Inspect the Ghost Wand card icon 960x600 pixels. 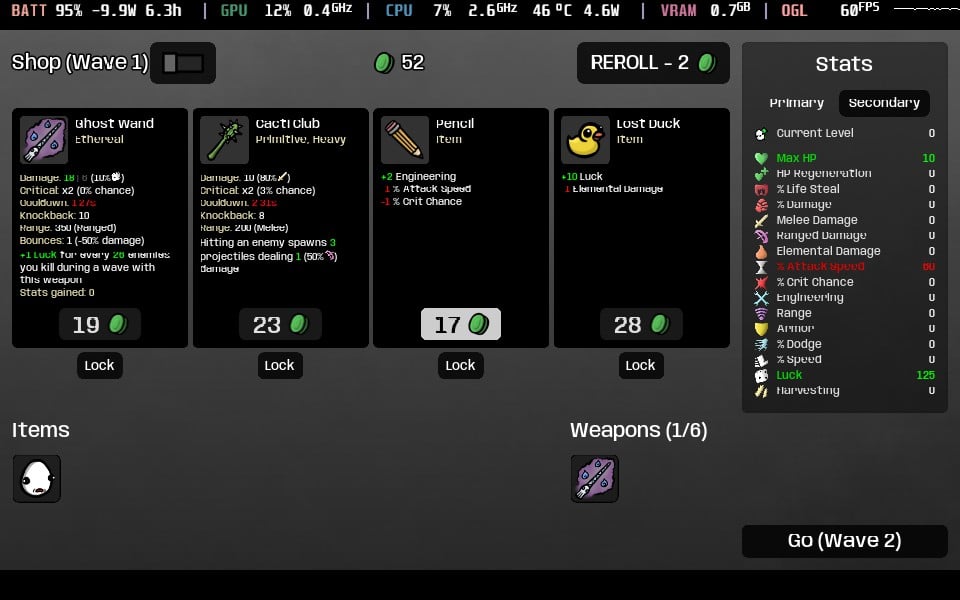(44, 140)
